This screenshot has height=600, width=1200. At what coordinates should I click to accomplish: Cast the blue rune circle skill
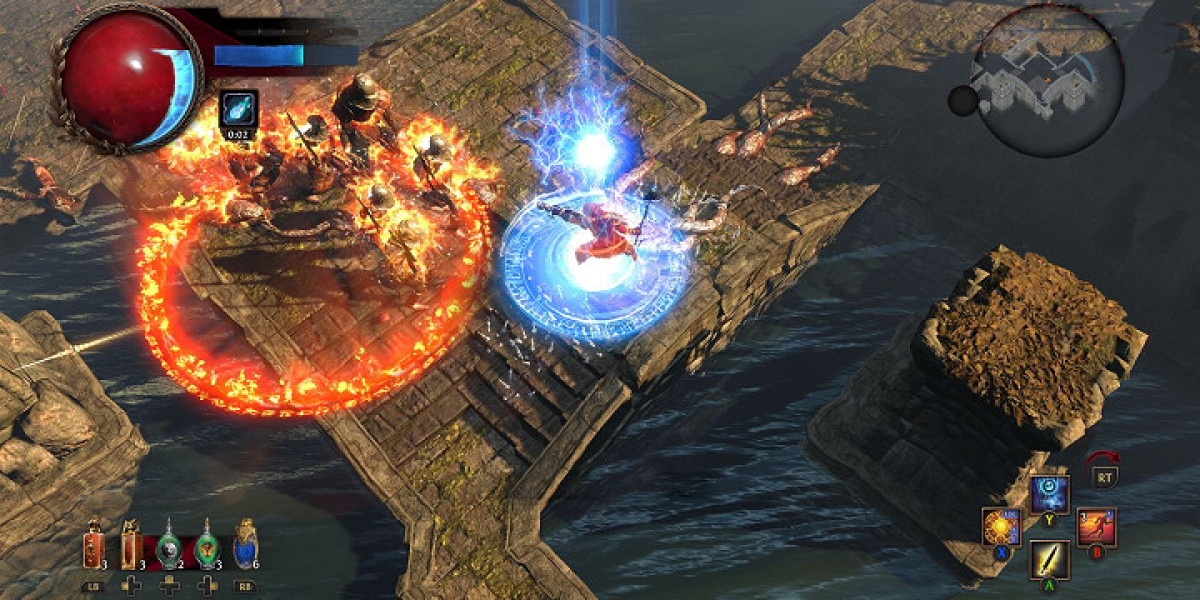[1049, 494]
